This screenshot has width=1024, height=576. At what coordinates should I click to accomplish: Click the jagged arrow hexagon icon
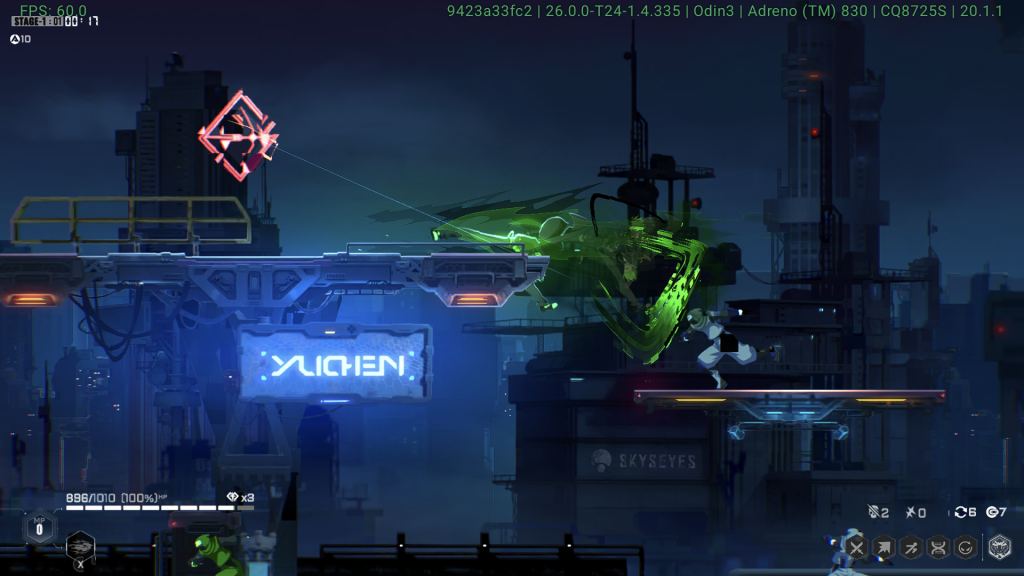coord(884,547)
